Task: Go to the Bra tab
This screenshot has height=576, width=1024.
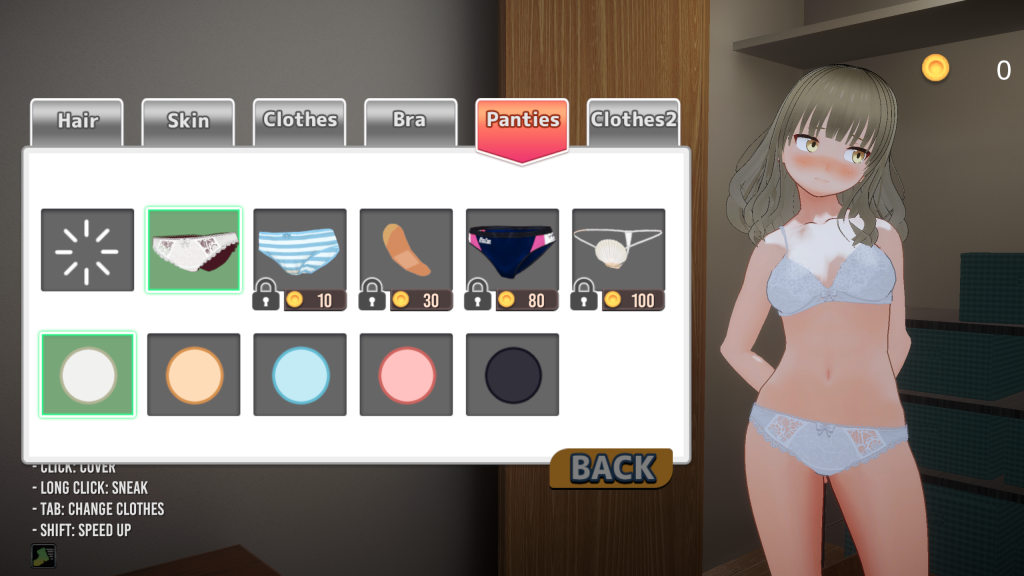Action: pyautogui.click(x=410, y=120)
